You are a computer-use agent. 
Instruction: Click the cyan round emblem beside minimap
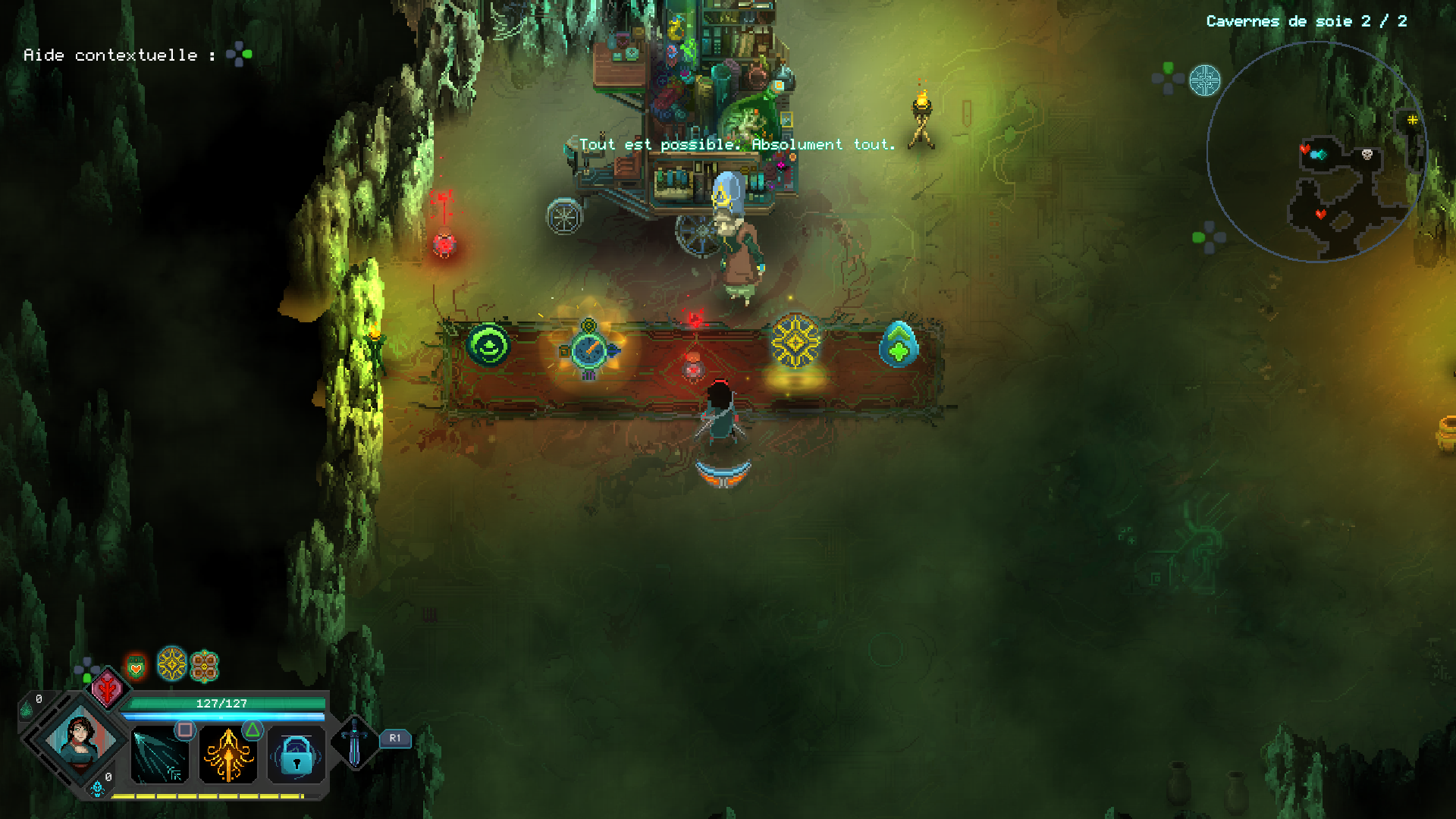tap(1204, 80)
